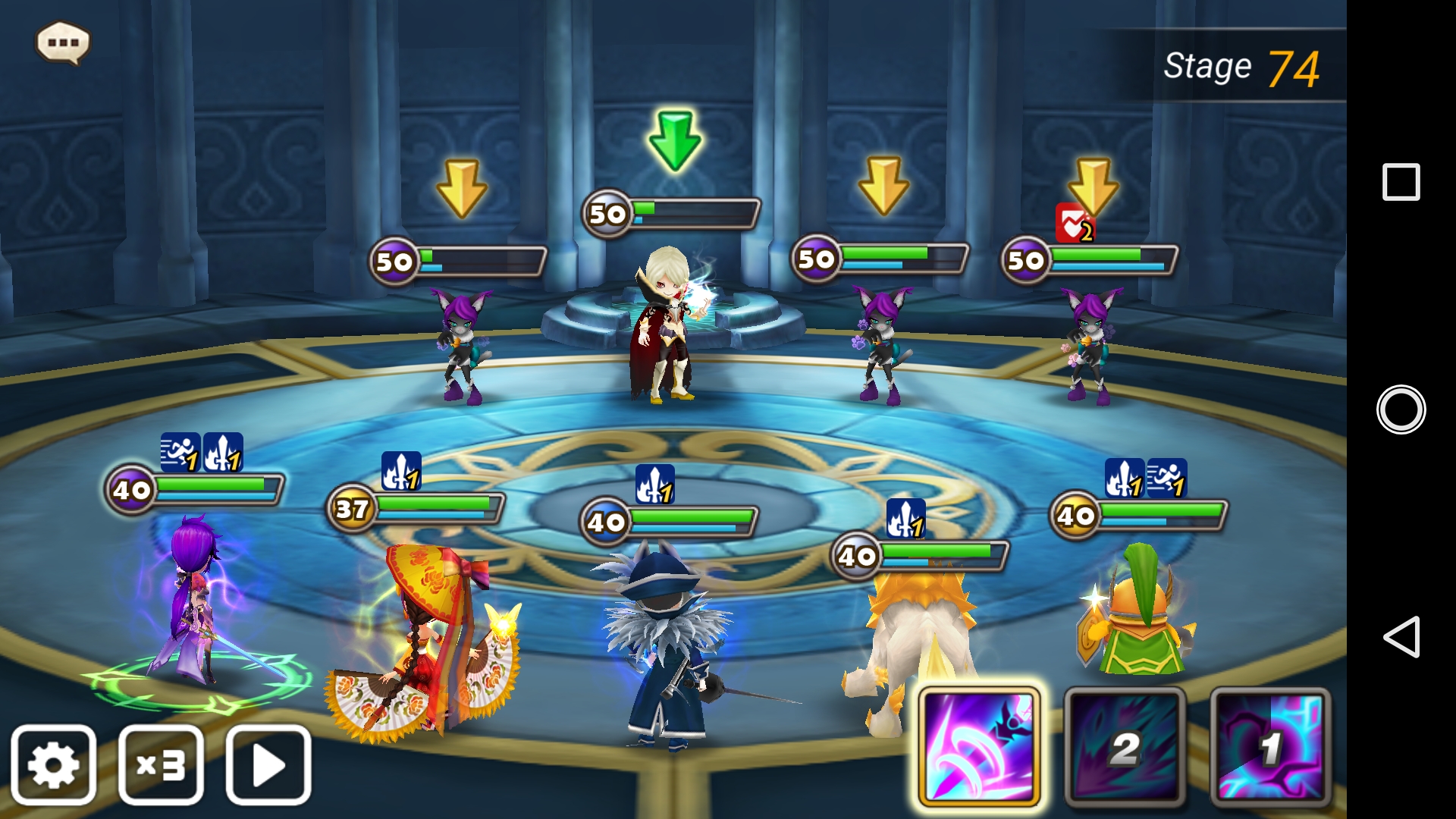Viewport: 1456px width, 819px height.
Task: Tap the Android home circle button
Action: [x=1401, y=409]
